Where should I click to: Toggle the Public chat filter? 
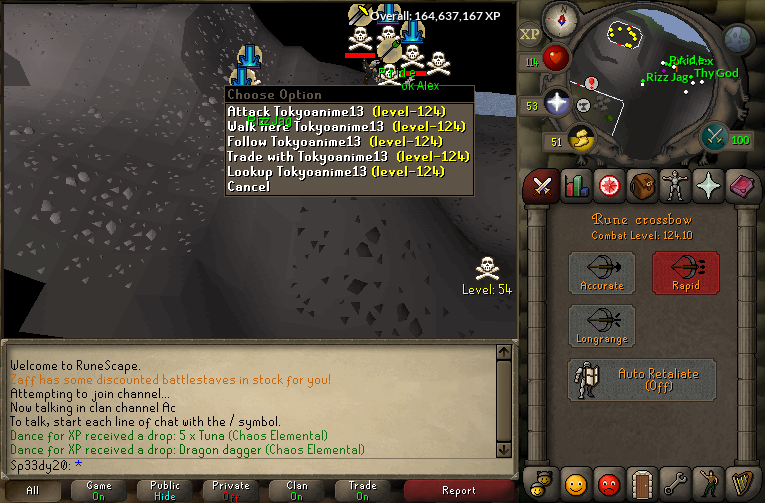(164, 490)
